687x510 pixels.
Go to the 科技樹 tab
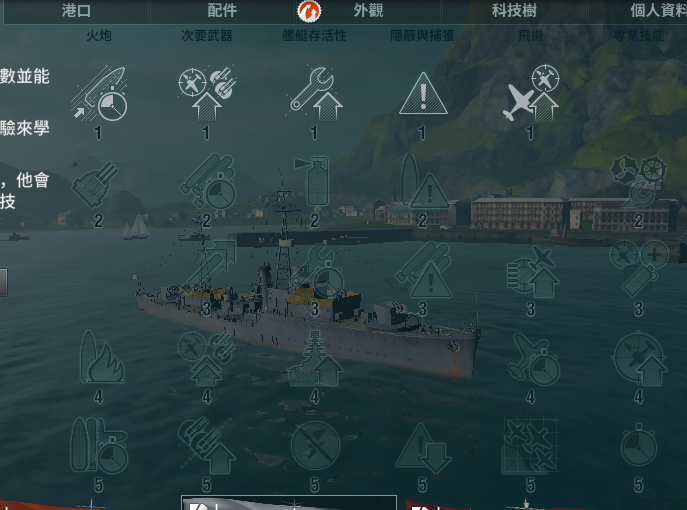pos(513,11)
